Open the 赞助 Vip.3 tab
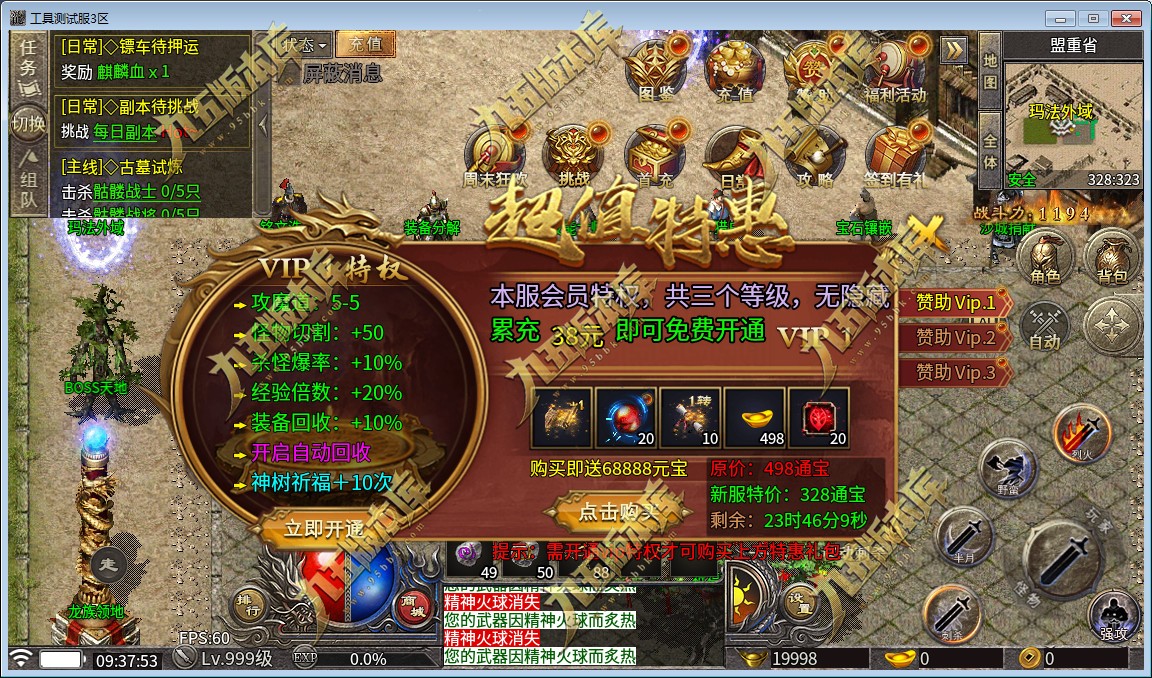1152x678 pixels. (x=954, y=371)
